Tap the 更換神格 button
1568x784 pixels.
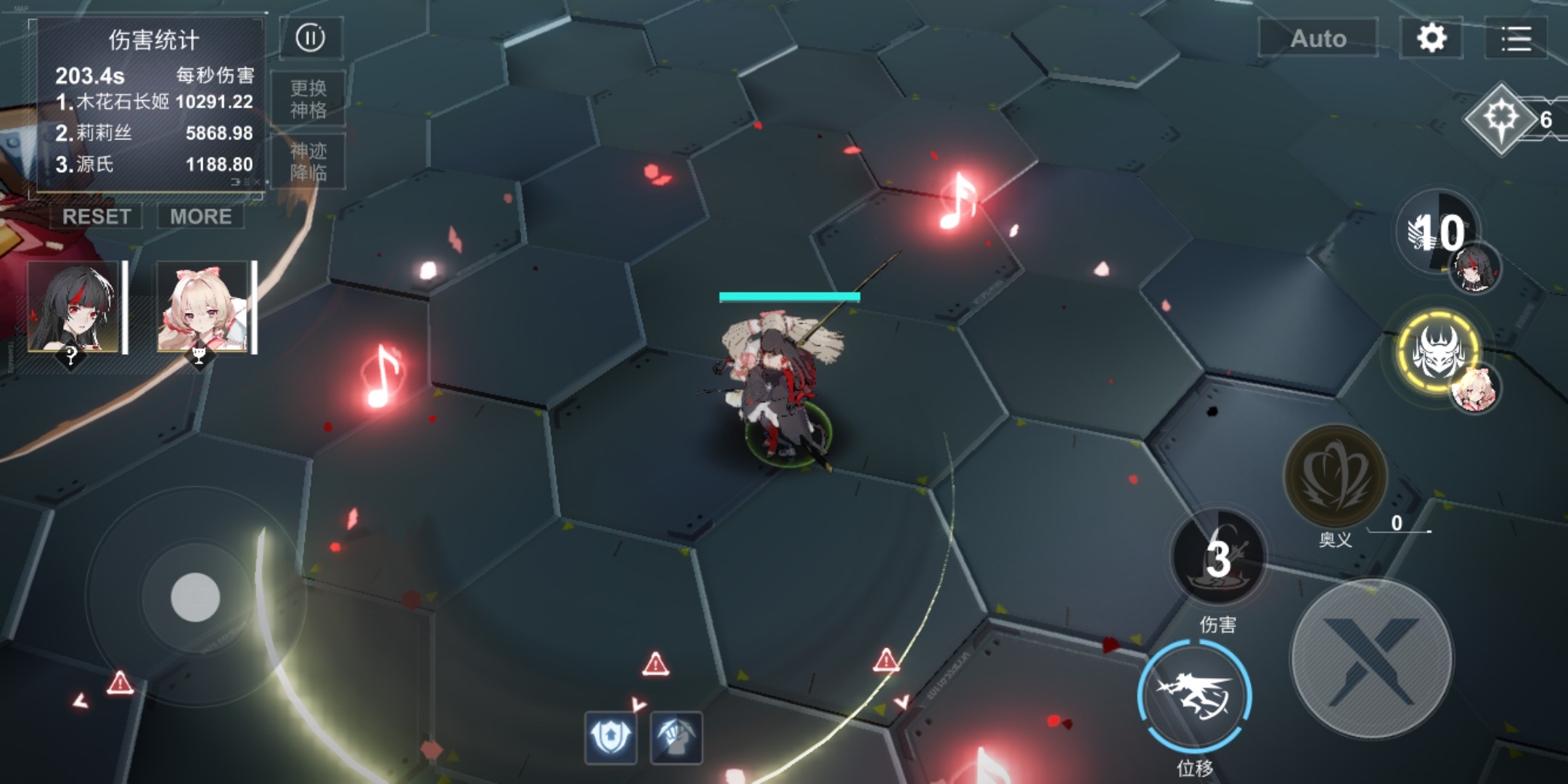tap(309, 99)
